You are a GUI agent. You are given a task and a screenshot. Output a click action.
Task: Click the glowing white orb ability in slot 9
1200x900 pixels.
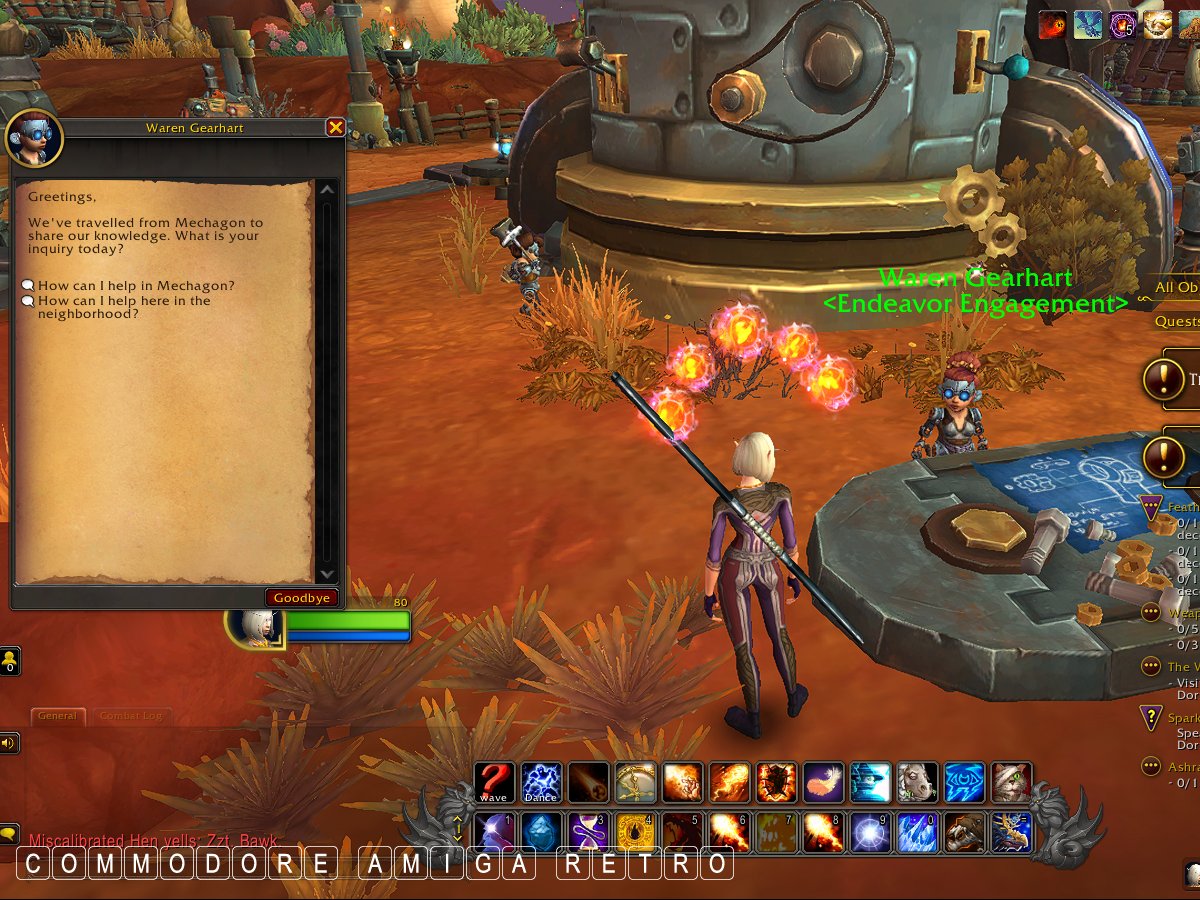tap(870, 832)
